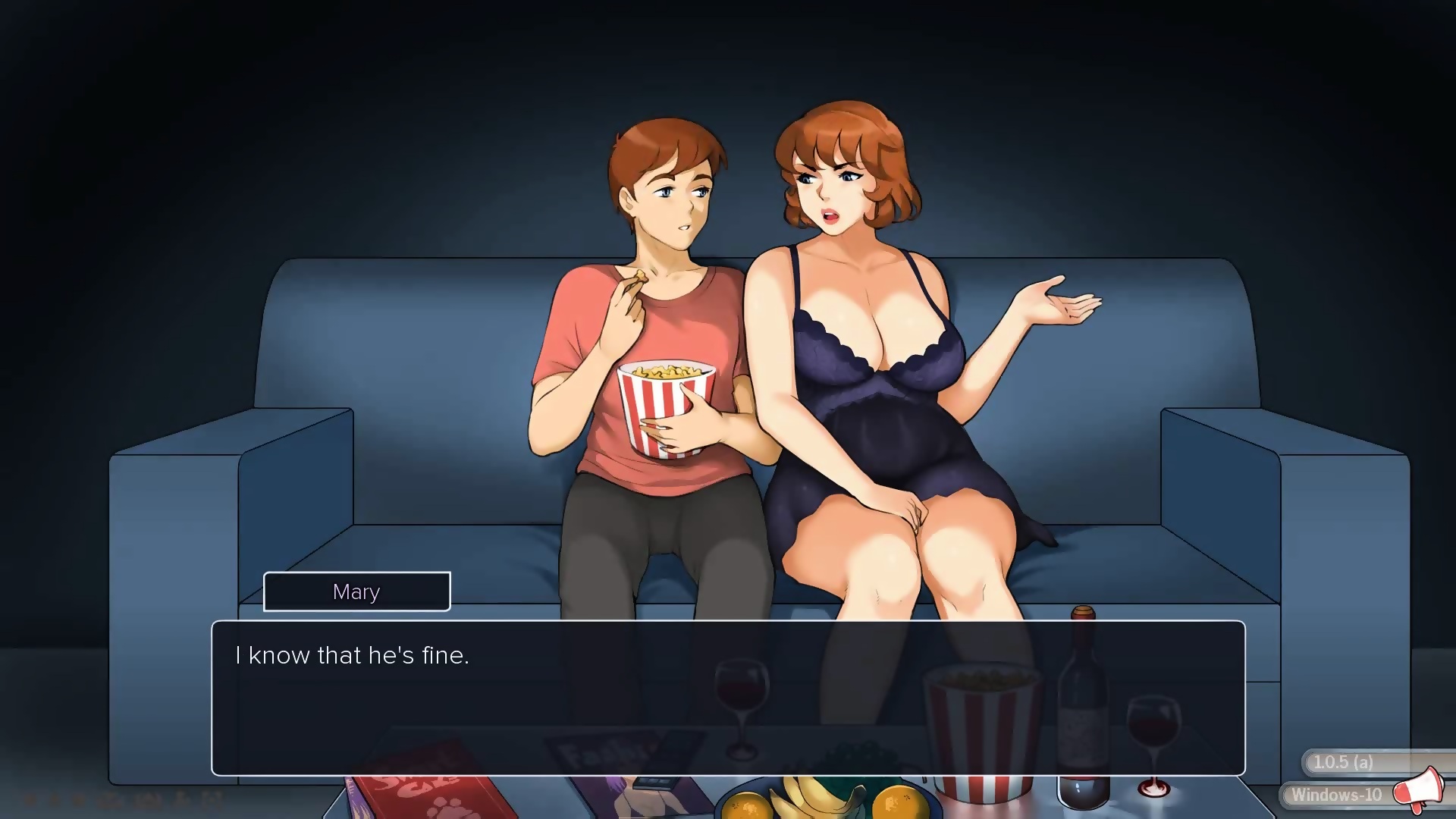The height and width of the screenshot is (819, 1456).
Task: Open the megaphone announcement icon
Action: click(x=1418, y=790)
